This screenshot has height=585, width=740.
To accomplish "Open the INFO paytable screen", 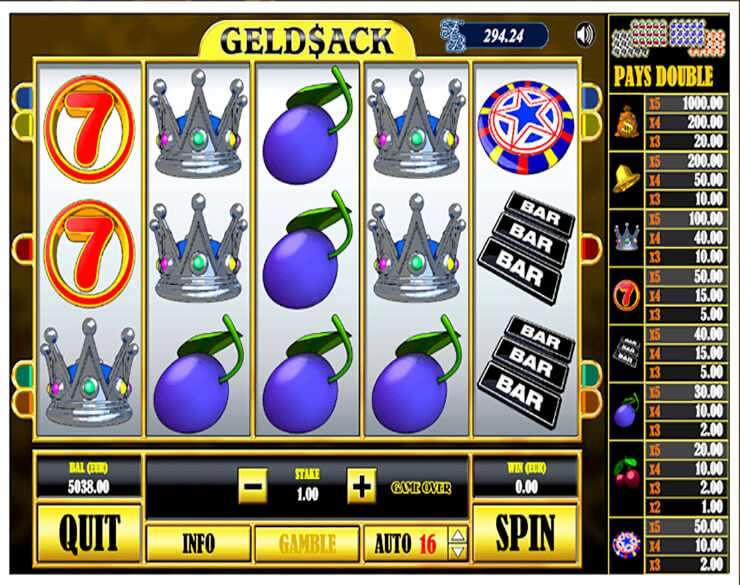I will 198,544.
